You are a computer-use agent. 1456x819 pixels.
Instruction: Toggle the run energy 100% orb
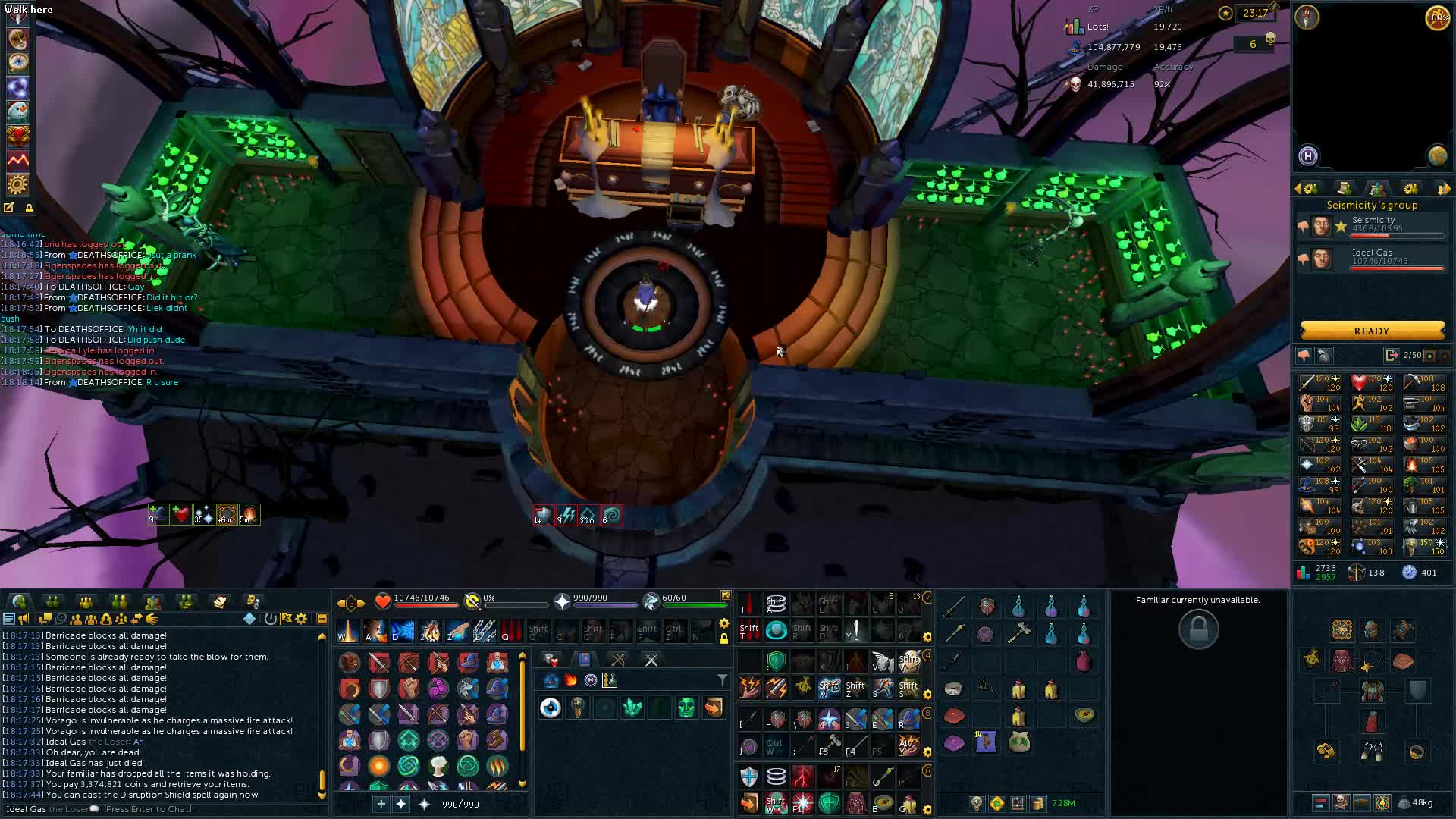tap(1437, 18)
